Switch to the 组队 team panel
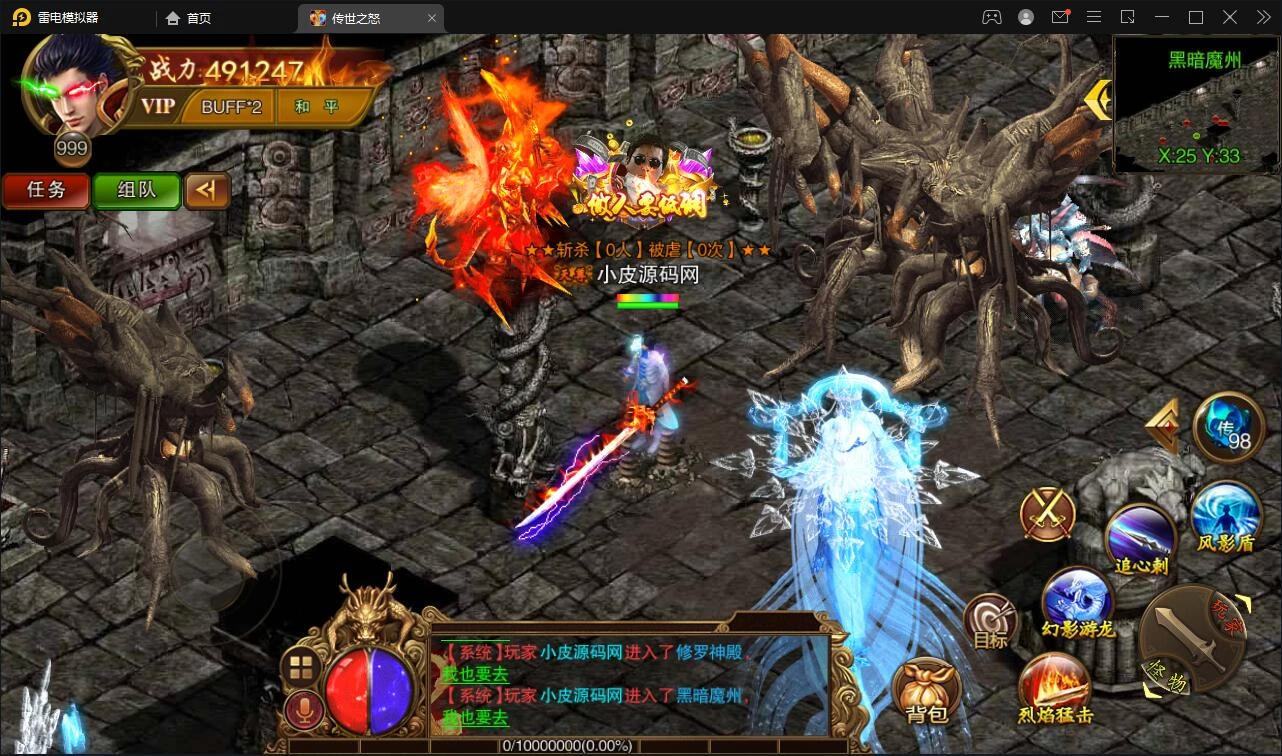The height and width of the screenshot is (756, 1282). (x=136, y=190)
